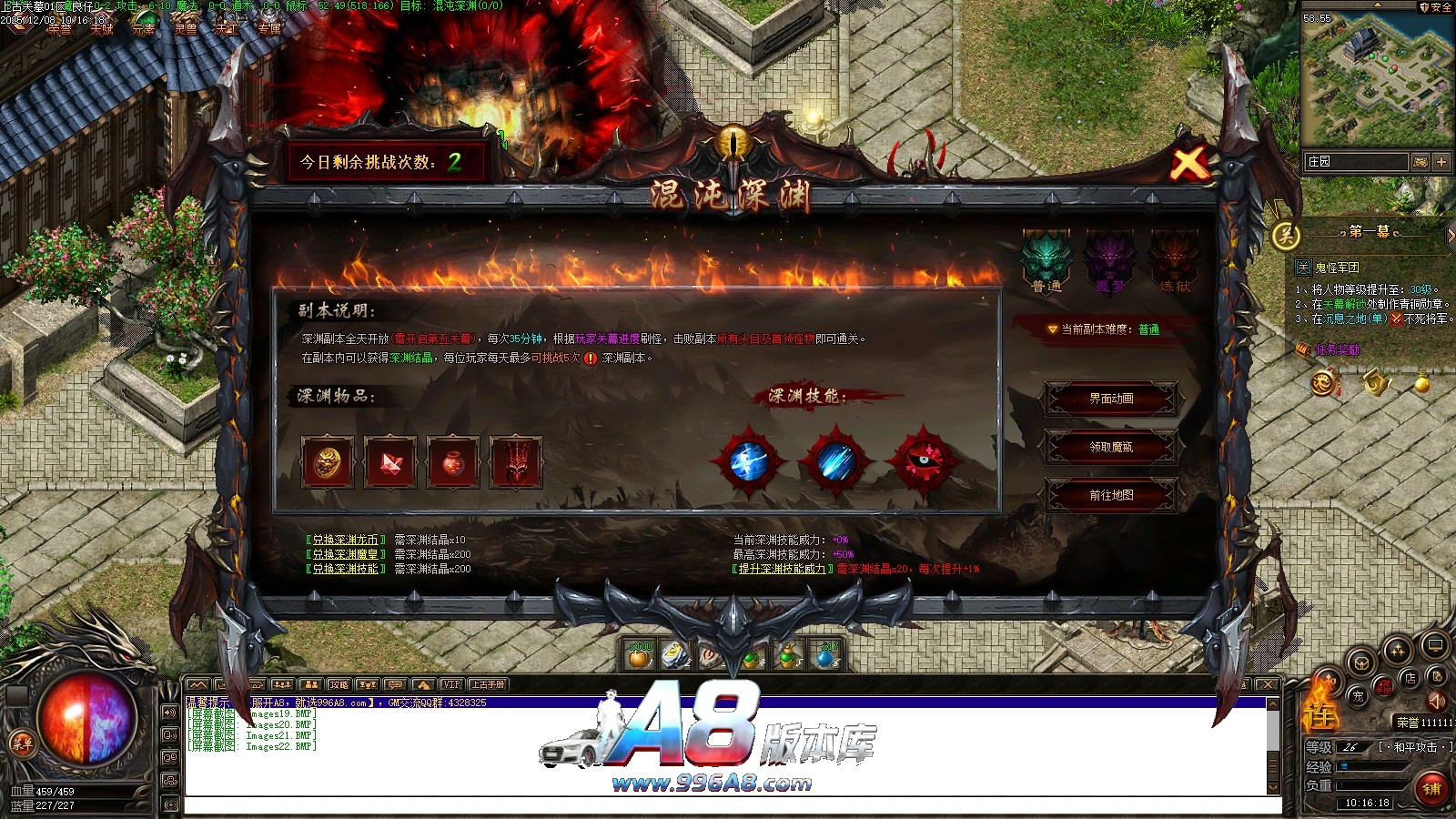1456x819 pixels.
Task: Choose the purple 噩梦 difficulty emblem
Action: click(1110, 259)
